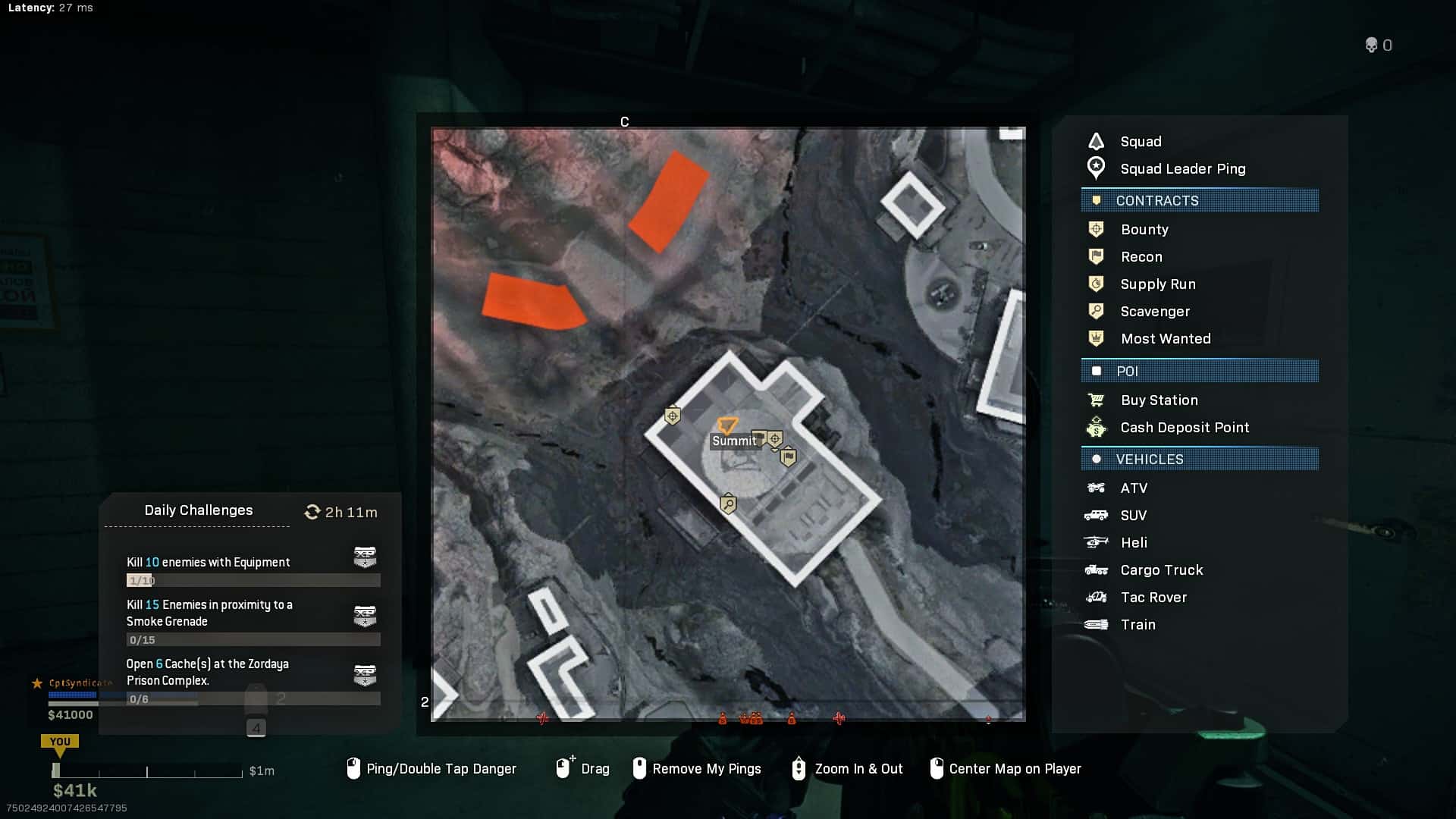Viewport: 1456px width, 819px height.
Task: Select ATV in the vehicles legend
Action: pos(1133,488)
